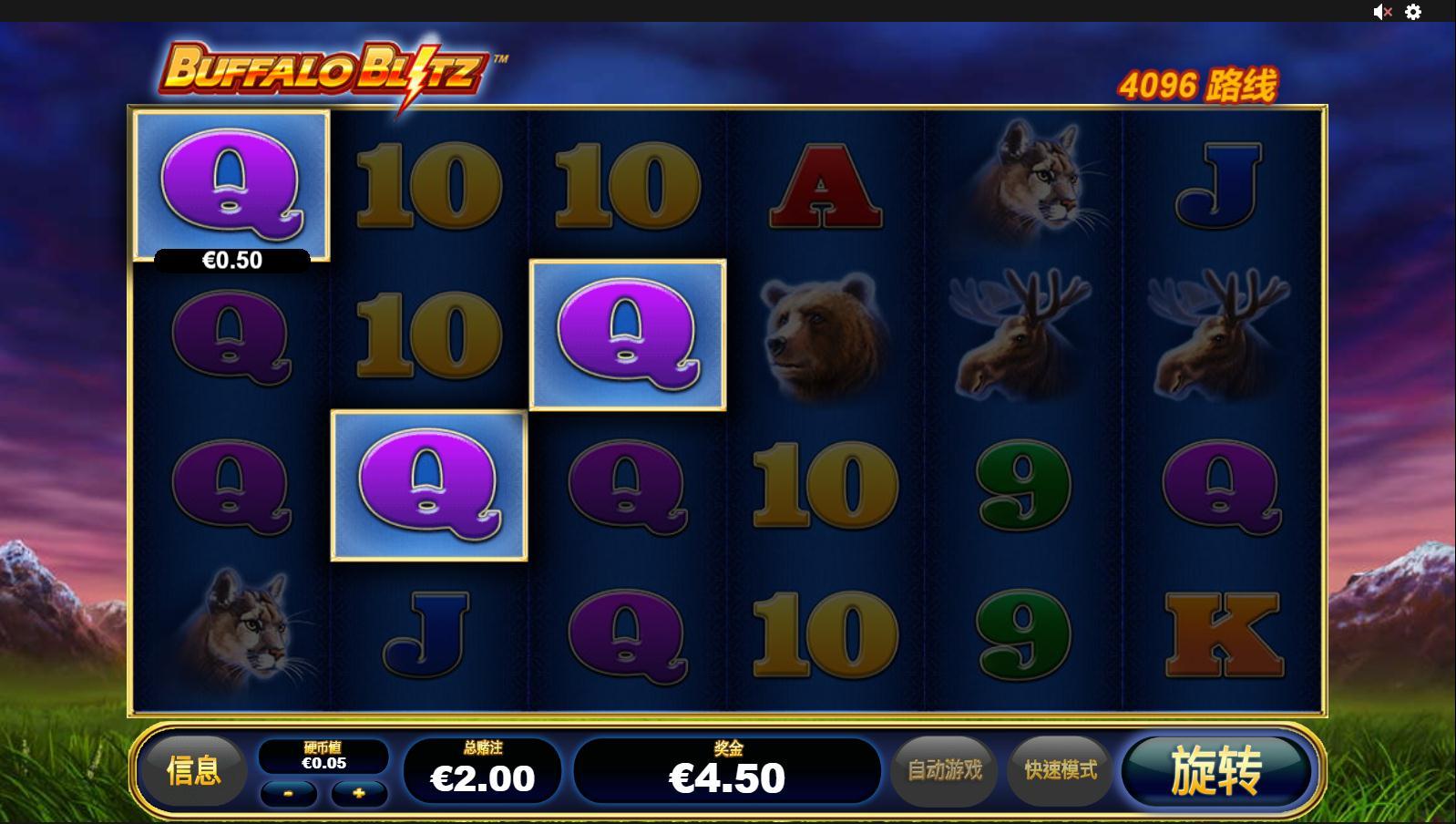
Task: Open the 信息 info panel
Action: point(194,770)
